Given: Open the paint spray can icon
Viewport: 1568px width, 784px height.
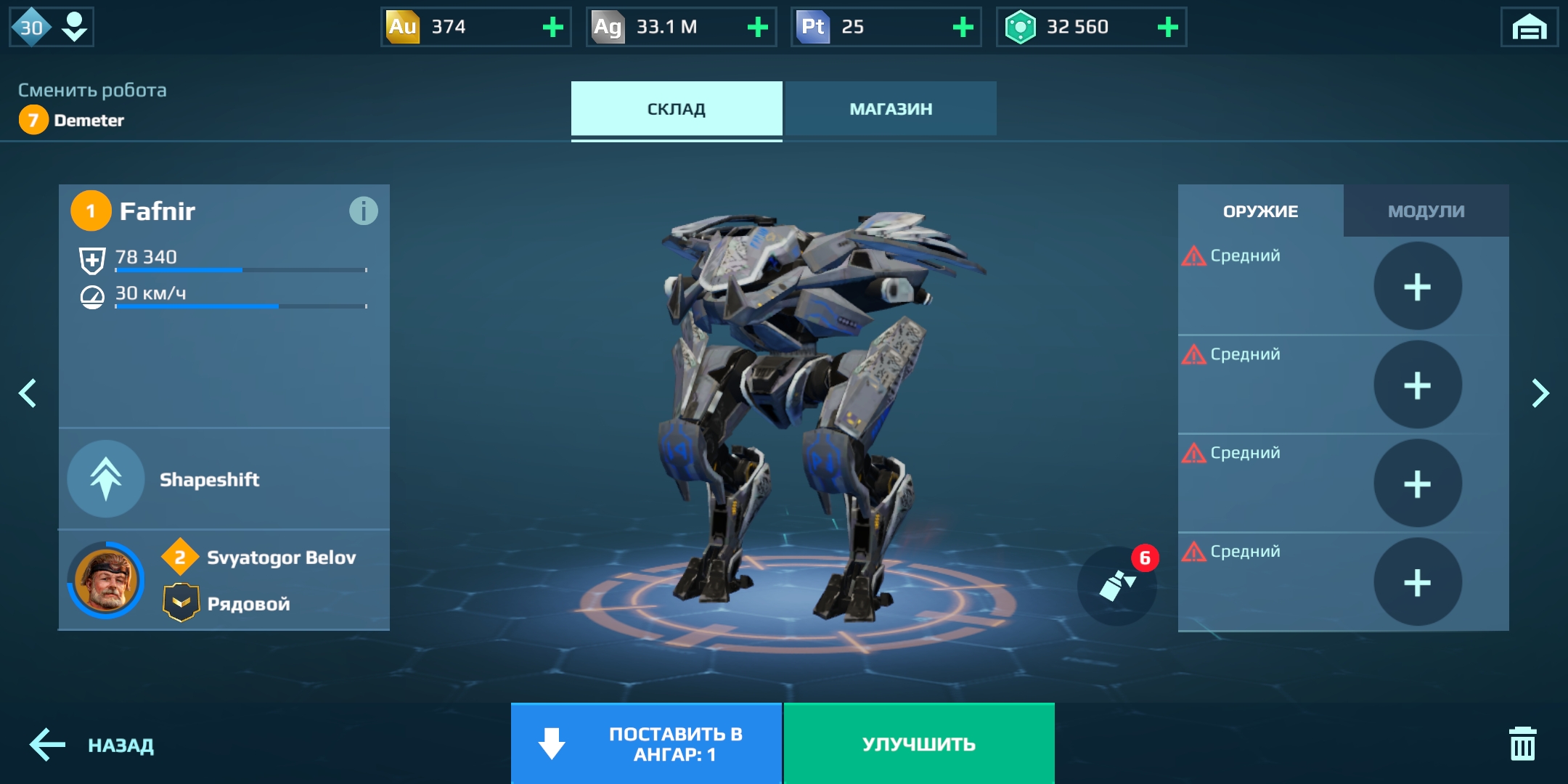Looking at the screenshot, I should (1116, 585).
